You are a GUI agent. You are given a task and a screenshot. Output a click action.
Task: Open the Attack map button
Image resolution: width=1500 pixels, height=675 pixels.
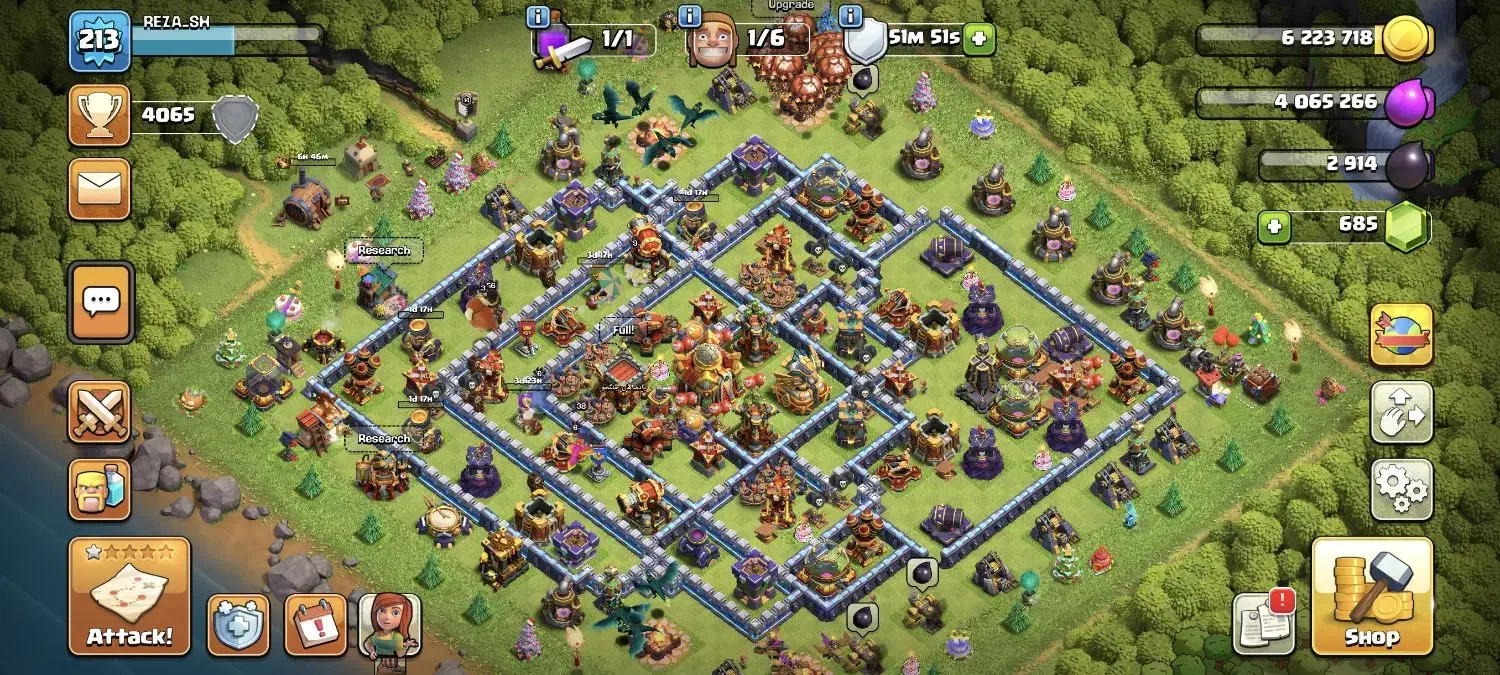point(129,596)
